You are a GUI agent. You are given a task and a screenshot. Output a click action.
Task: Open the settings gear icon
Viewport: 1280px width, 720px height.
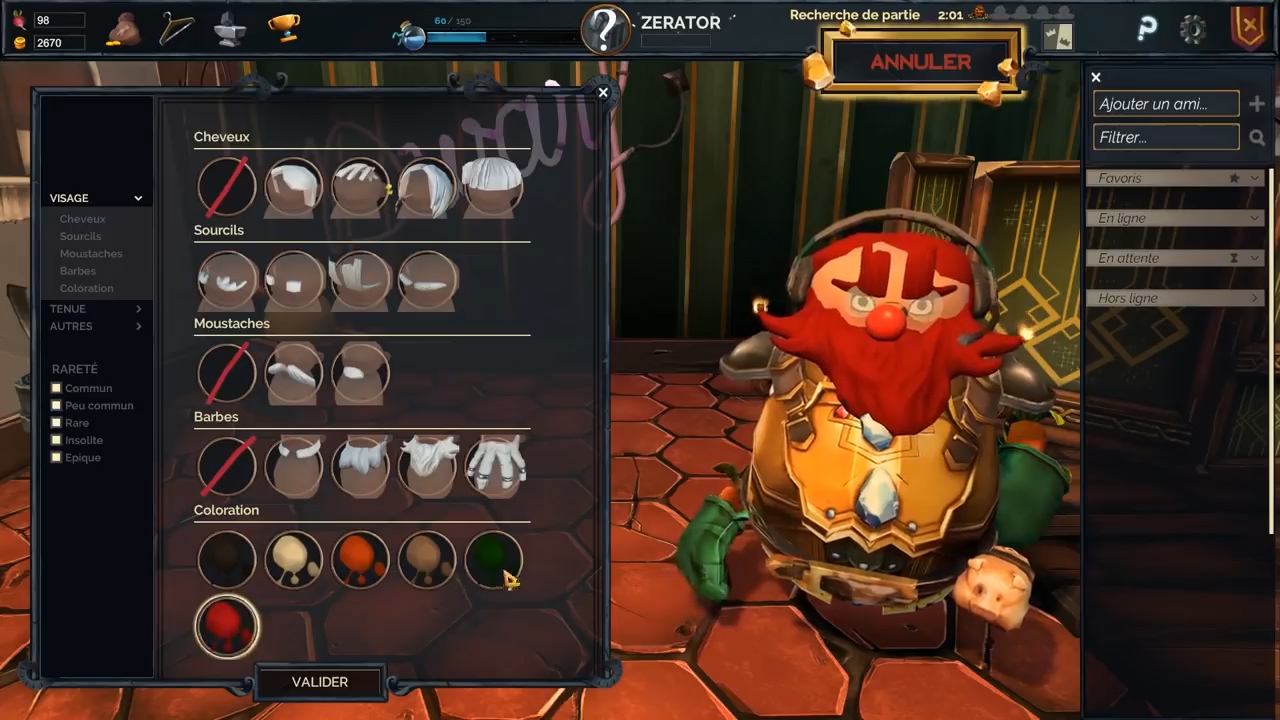click(1192, 30)
